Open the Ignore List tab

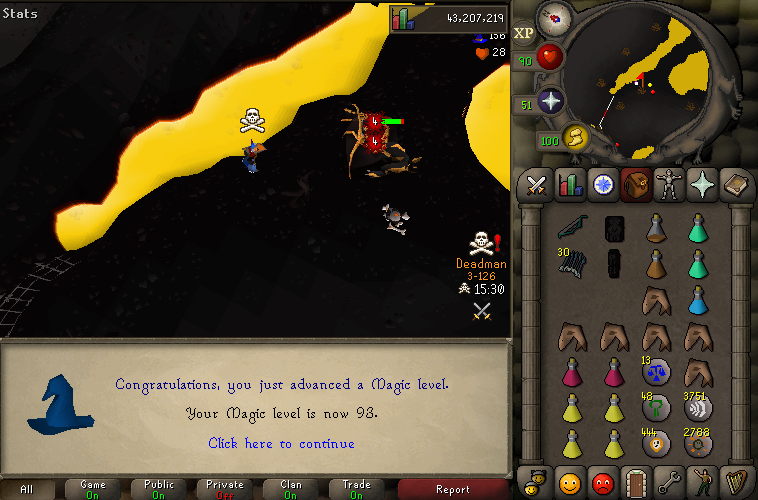click(602, 481)
